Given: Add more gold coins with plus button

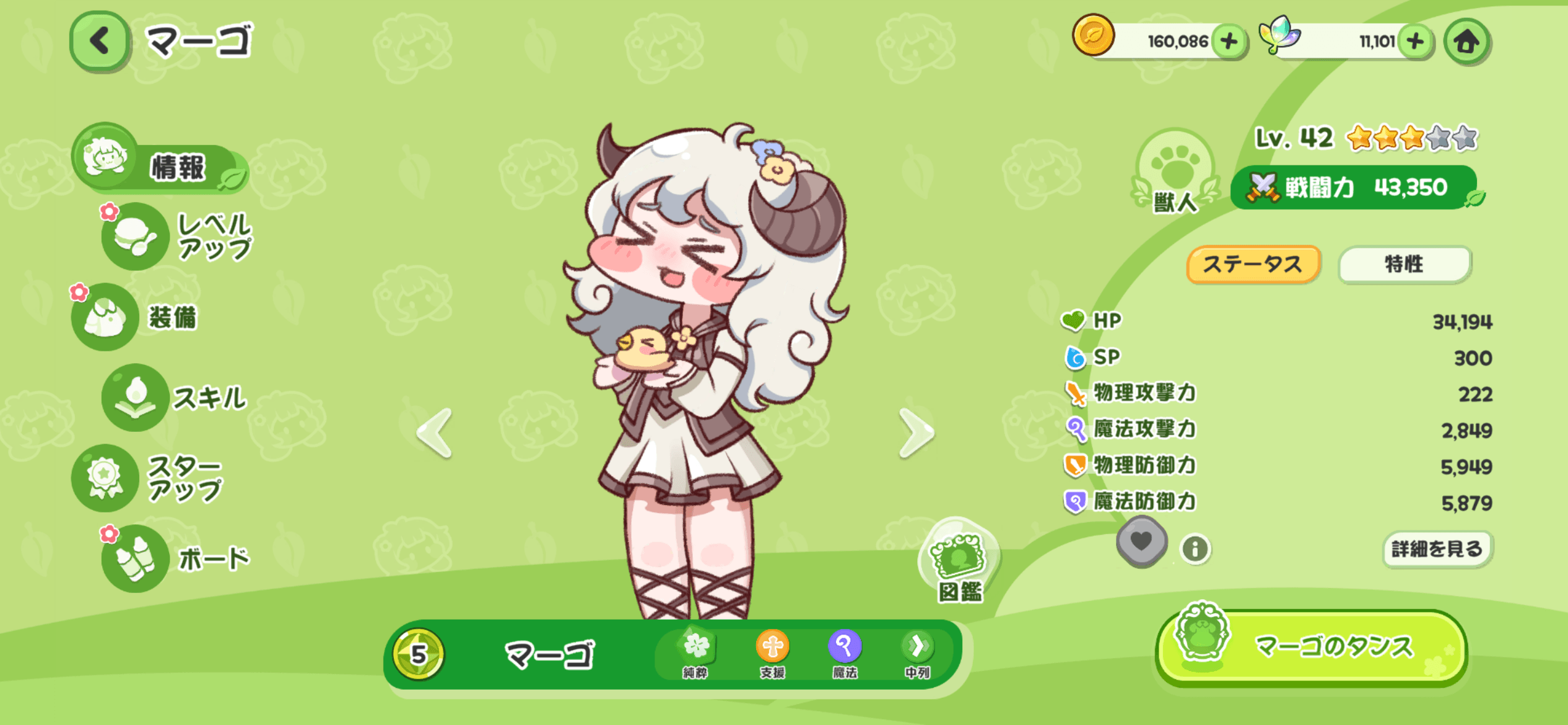Looking at the screenshot, I should [x=1229, y=42].
